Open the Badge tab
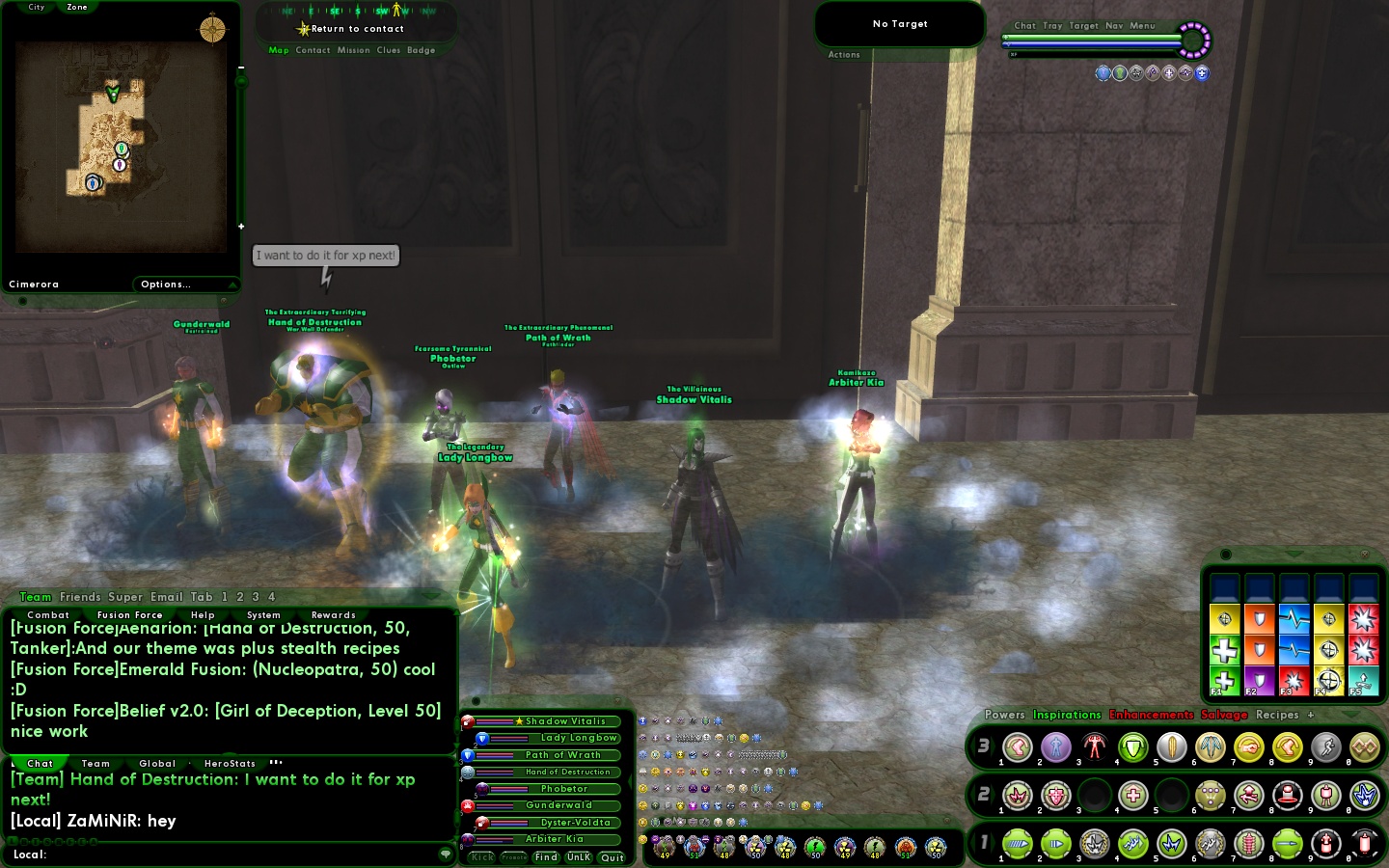The image size is (1389, 868). (x=421, y=50)
